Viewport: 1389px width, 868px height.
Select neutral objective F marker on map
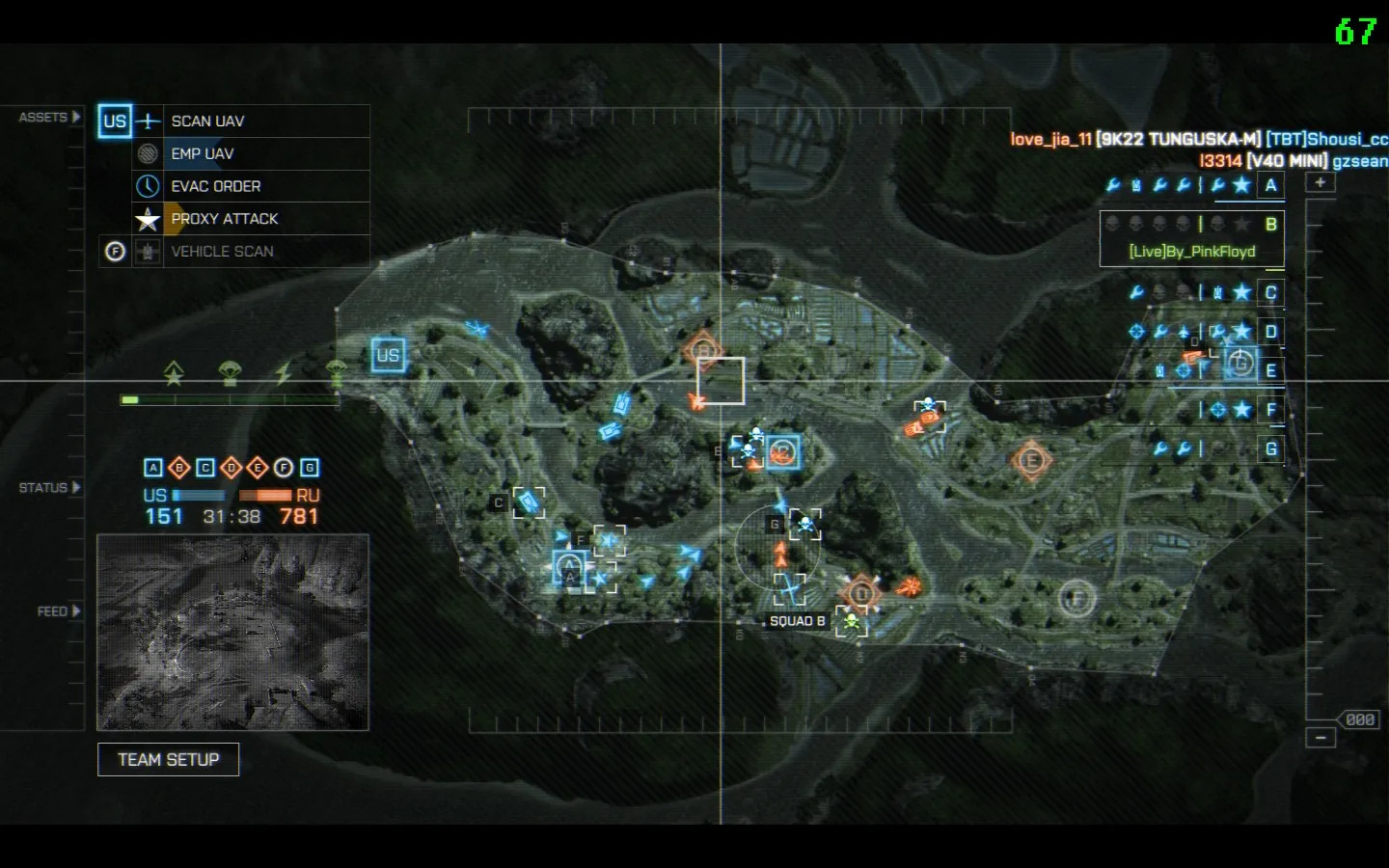click(1076, 599)
